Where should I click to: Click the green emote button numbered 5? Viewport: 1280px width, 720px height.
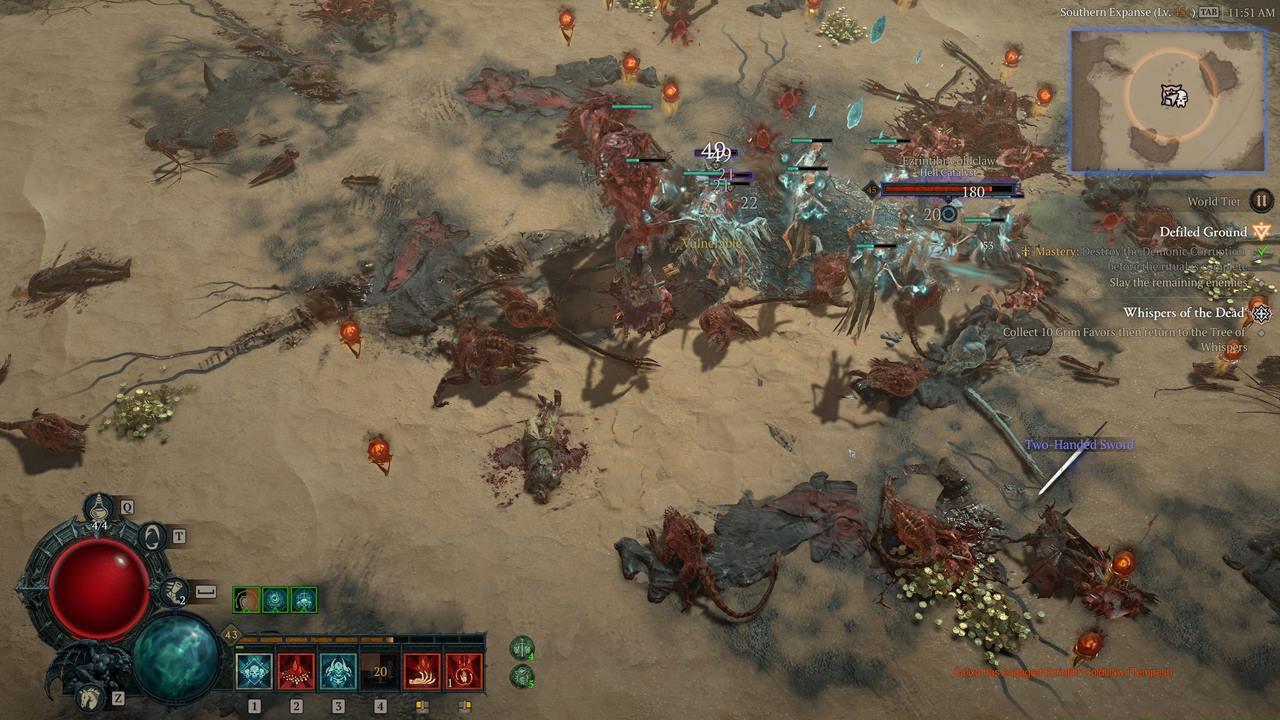[522, 677]
